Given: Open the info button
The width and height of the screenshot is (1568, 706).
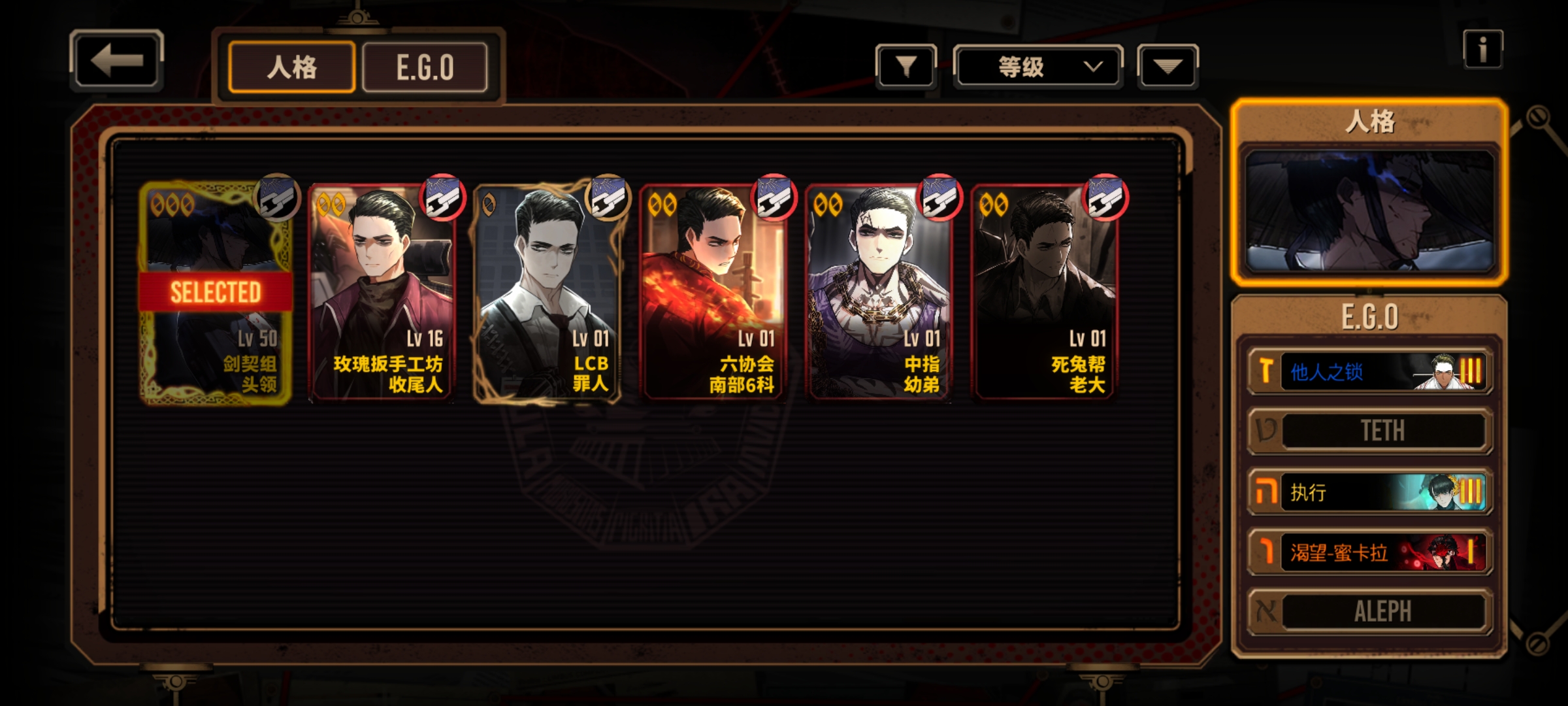Looking at the screenshot, I should tap(1482, 50).
